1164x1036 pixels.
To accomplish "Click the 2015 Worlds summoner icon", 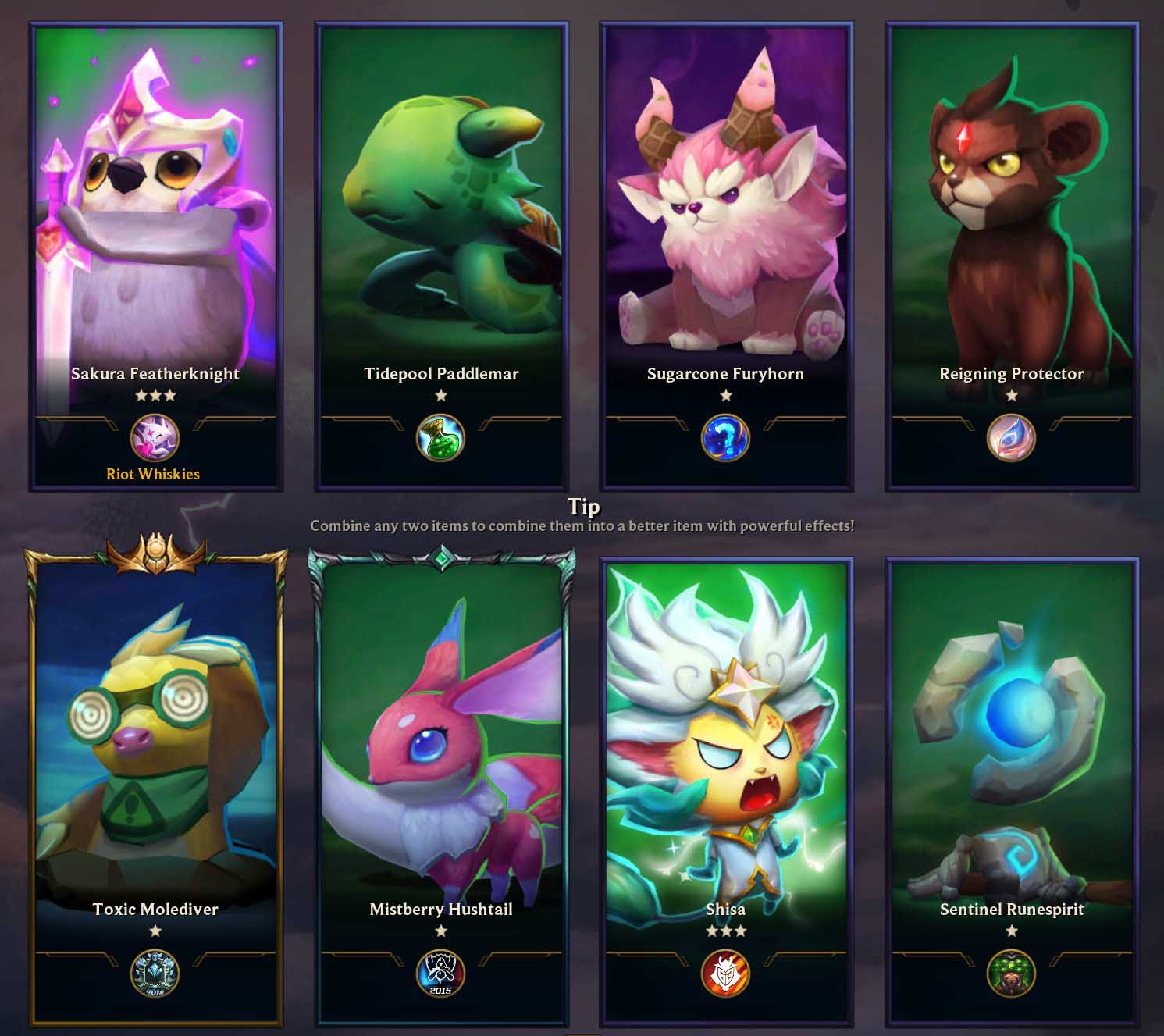I will point(440,974).
